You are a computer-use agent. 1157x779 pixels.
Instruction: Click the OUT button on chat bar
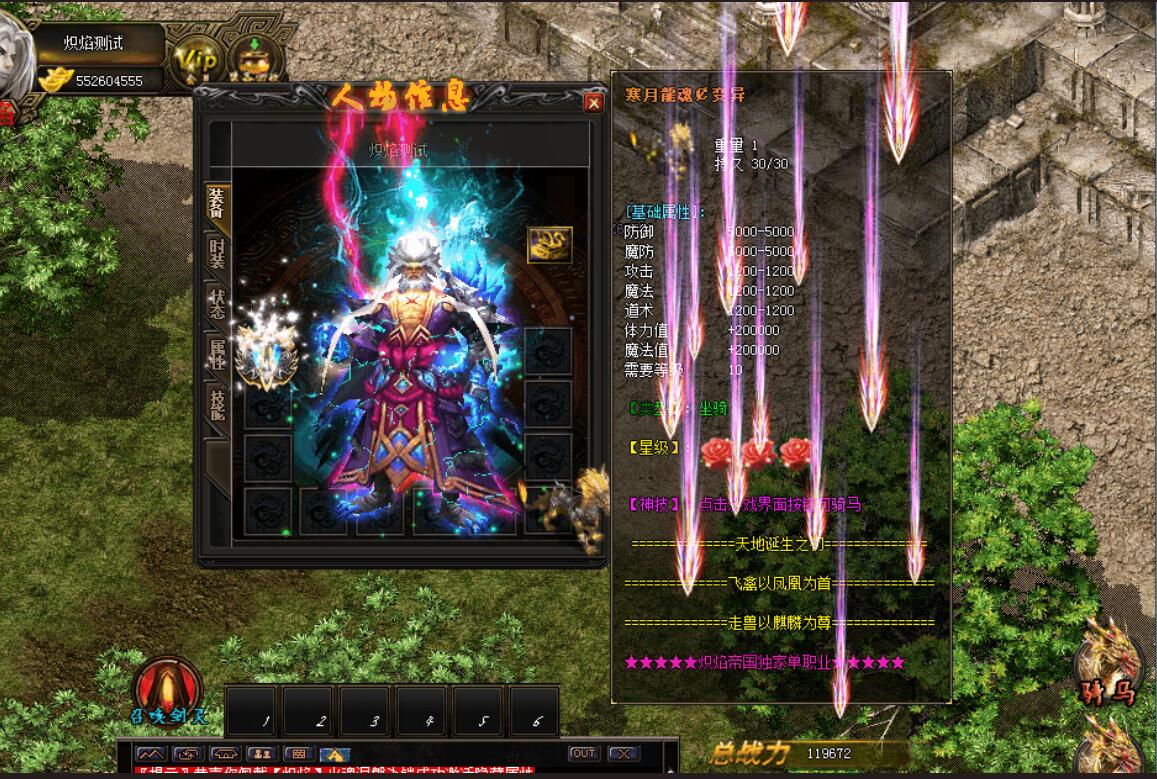tap(584, 753)
